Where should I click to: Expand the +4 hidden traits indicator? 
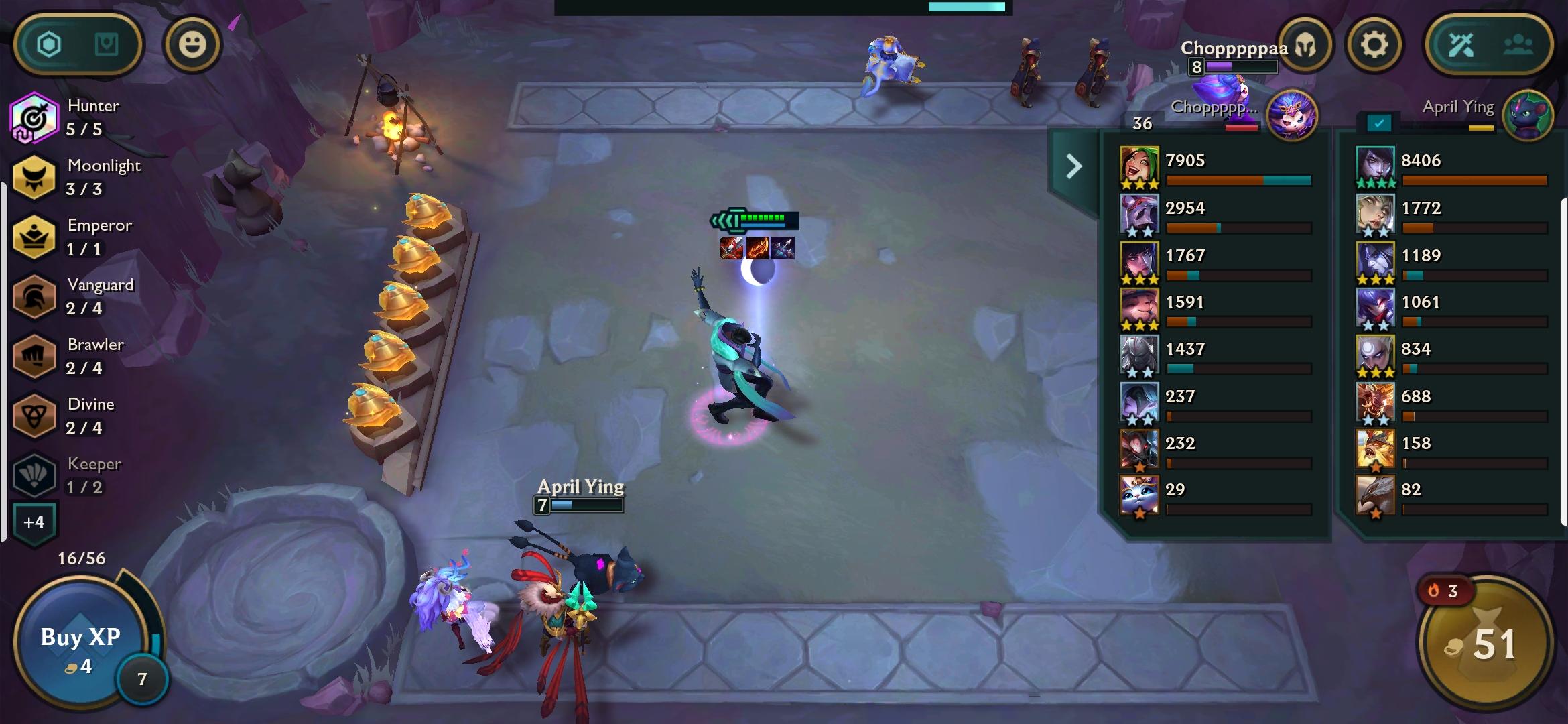(x=34, y=522)
